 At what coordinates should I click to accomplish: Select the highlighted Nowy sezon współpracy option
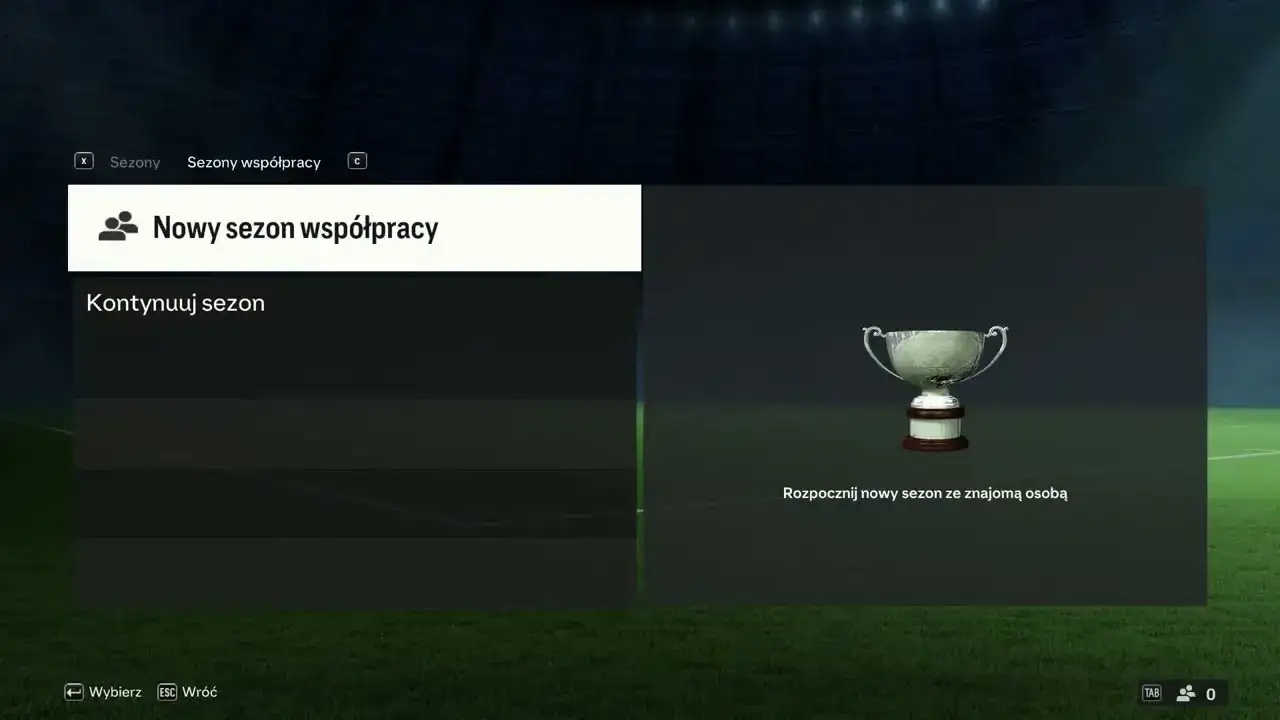[x=295, y=227]
